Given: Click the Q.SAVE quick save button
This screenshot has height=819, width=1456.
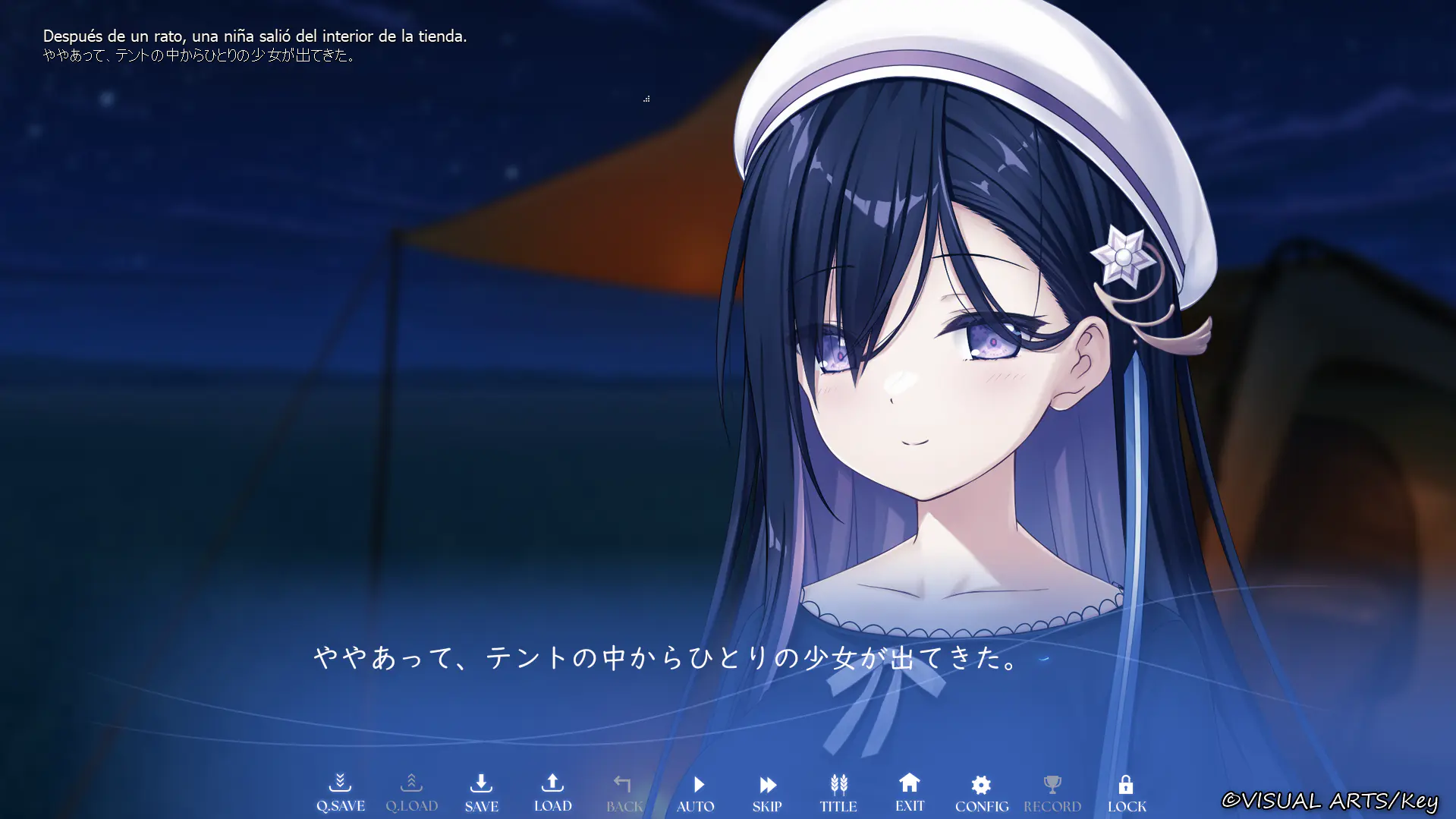Looking at the screenshot, I should (x=340, y=792).
